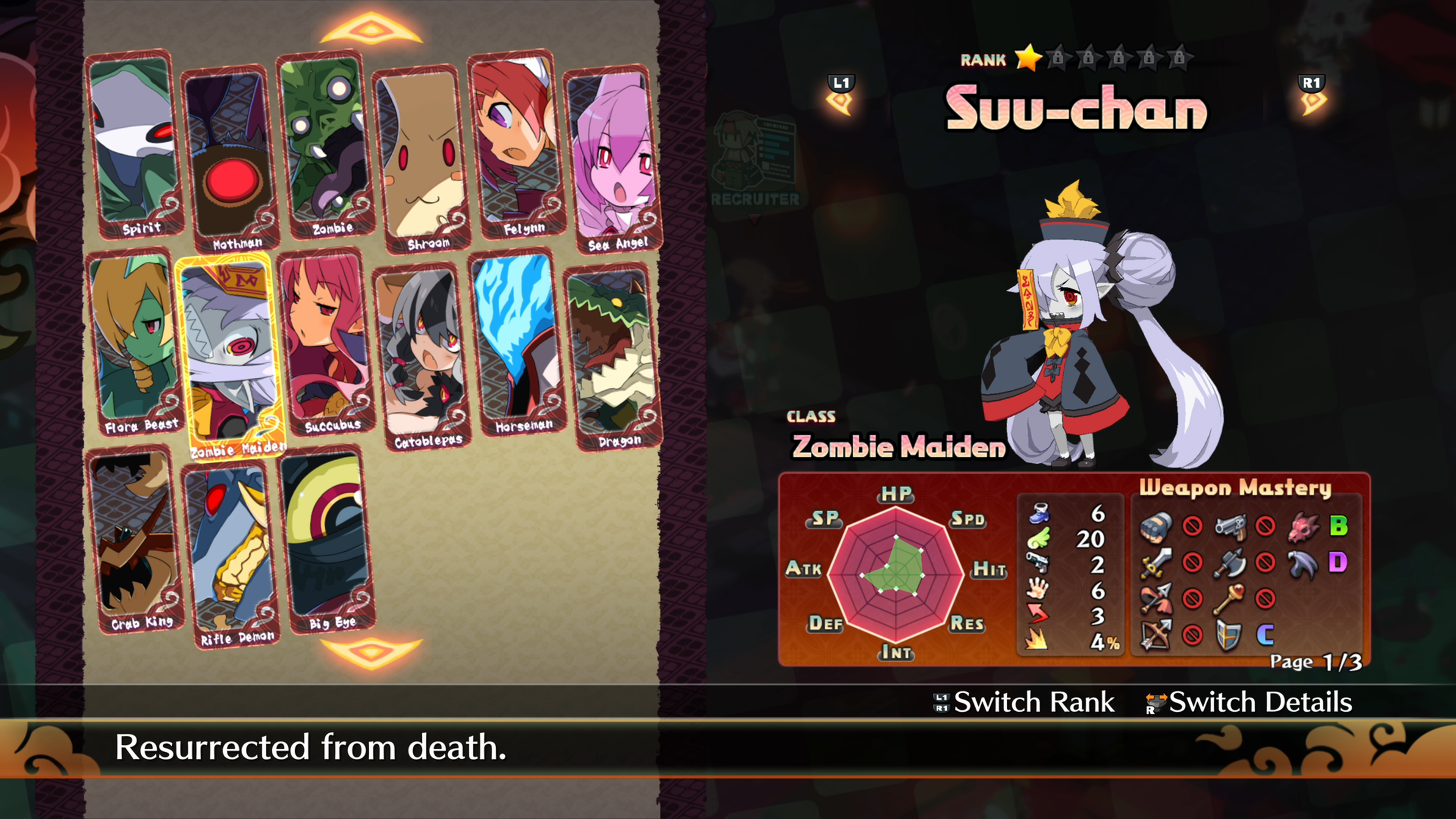The width and height of the screenshot is (1456, 819).
Task: Pick the Horseman class card
Action: pos(517,342)
